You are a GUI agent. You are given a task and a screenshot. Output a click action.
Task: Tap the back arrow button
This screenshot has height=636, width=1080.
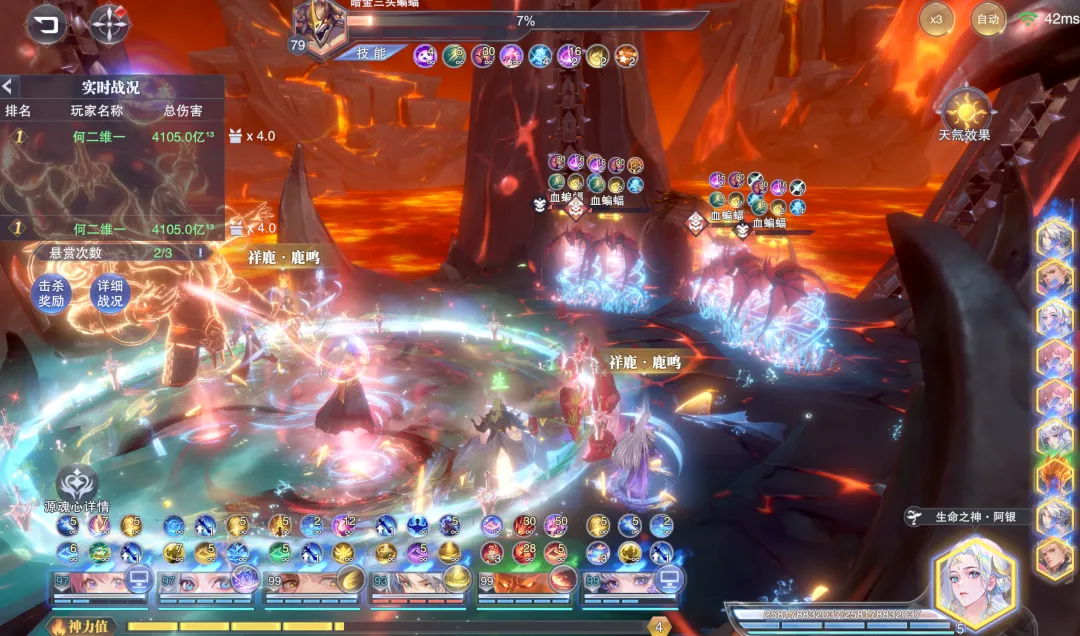click(43, 24)
